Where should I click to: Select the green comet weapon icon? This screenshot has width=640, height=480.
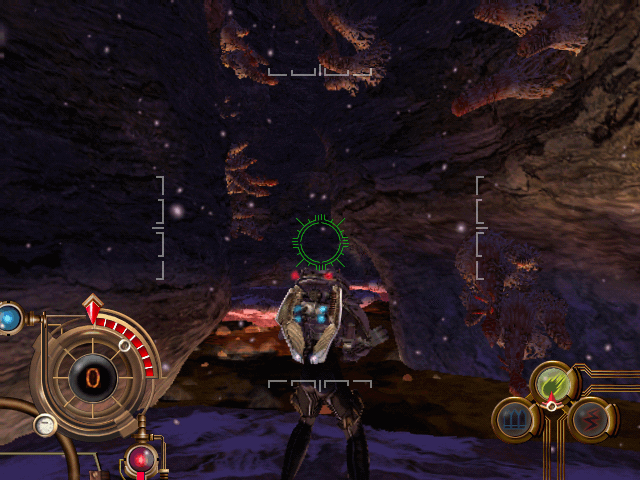(x=552, y=383)
